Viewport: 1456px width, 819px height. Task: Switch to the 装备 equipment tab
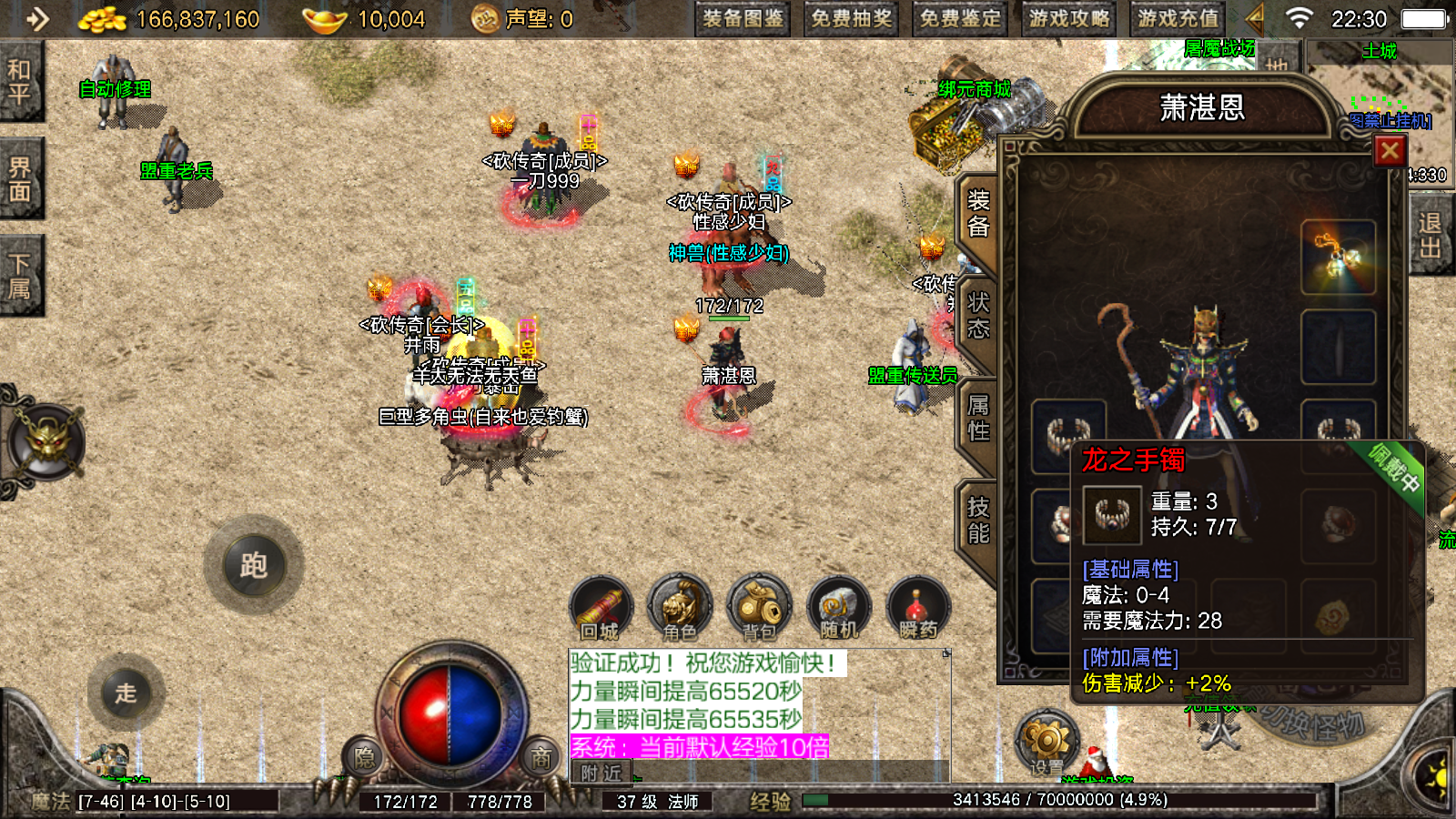[x=978, y=214]
